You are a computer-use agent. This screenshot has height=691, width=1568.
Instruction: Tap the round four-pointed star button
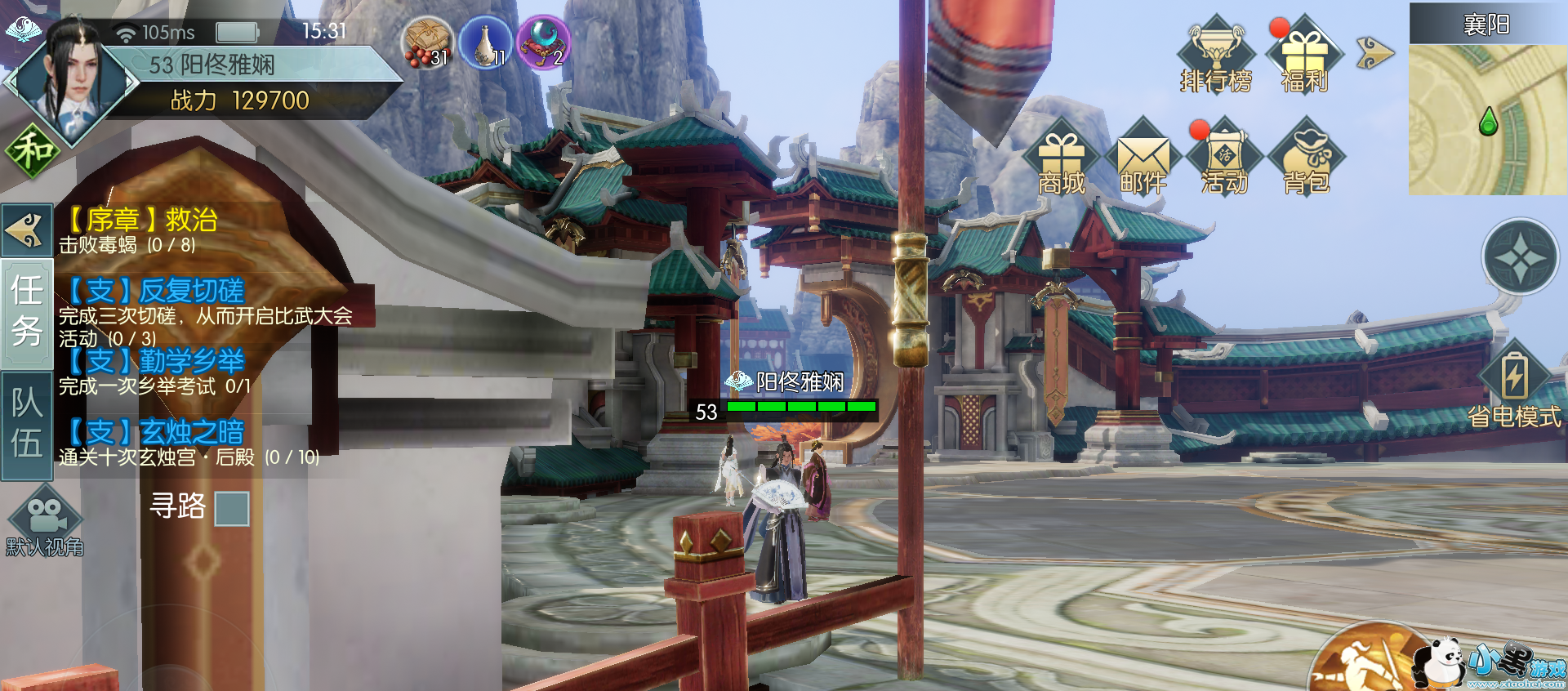[x=1520, y=257]
